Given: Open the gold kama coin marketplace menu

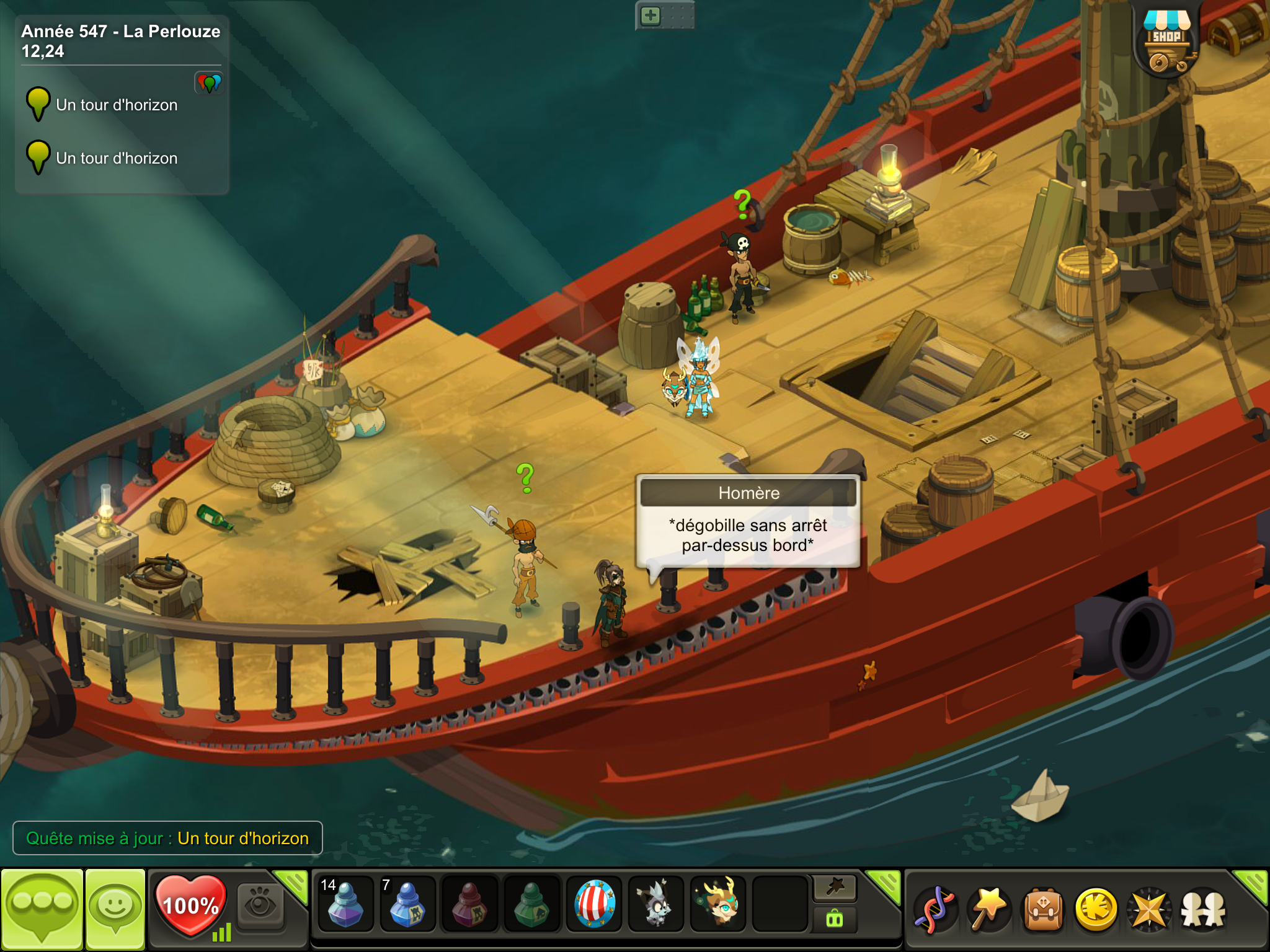Looking at the screenshot, I should [x=1096, y=910].
